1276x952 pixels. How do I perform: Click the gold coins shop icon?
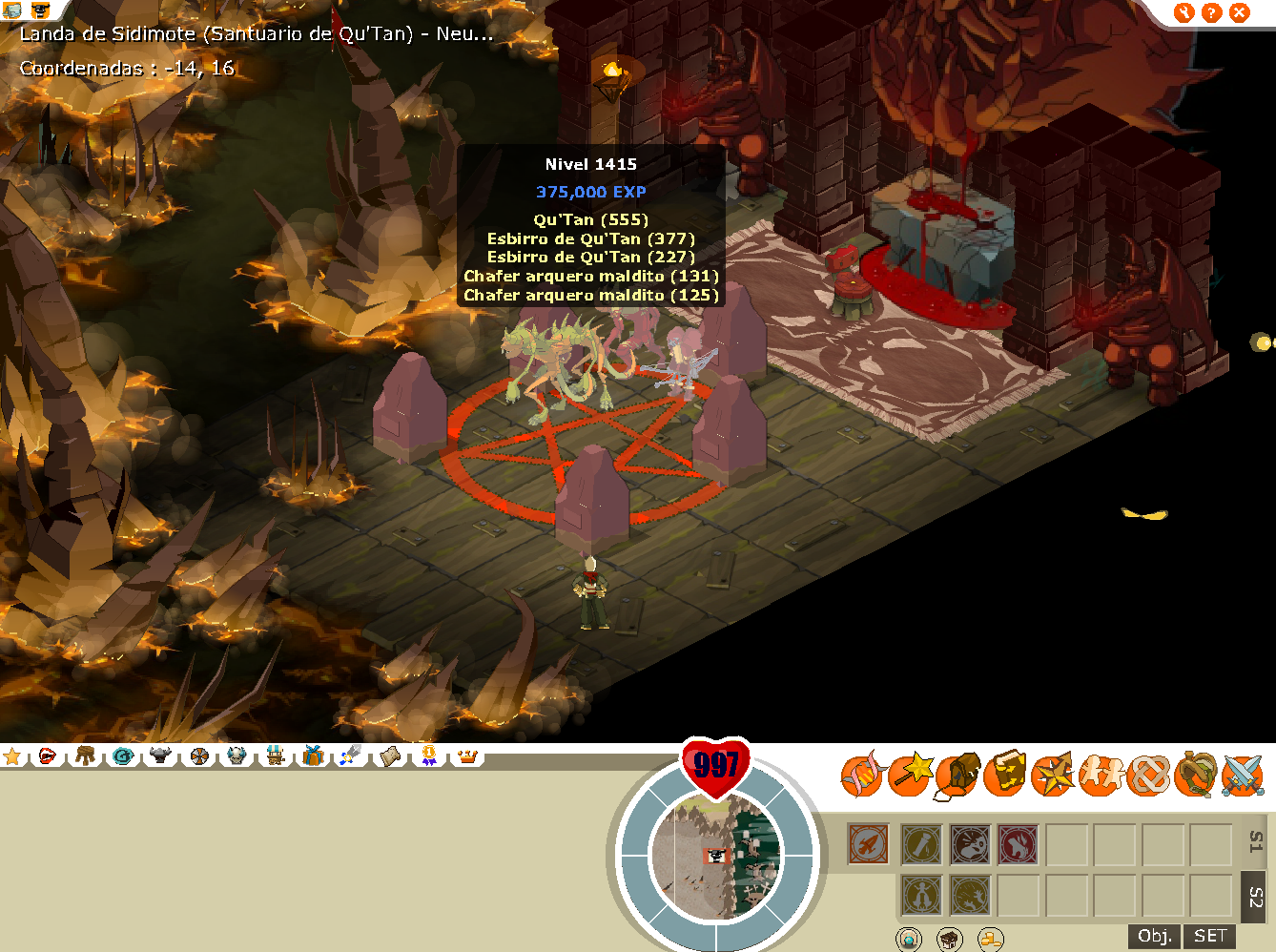[x=991, y=940]
